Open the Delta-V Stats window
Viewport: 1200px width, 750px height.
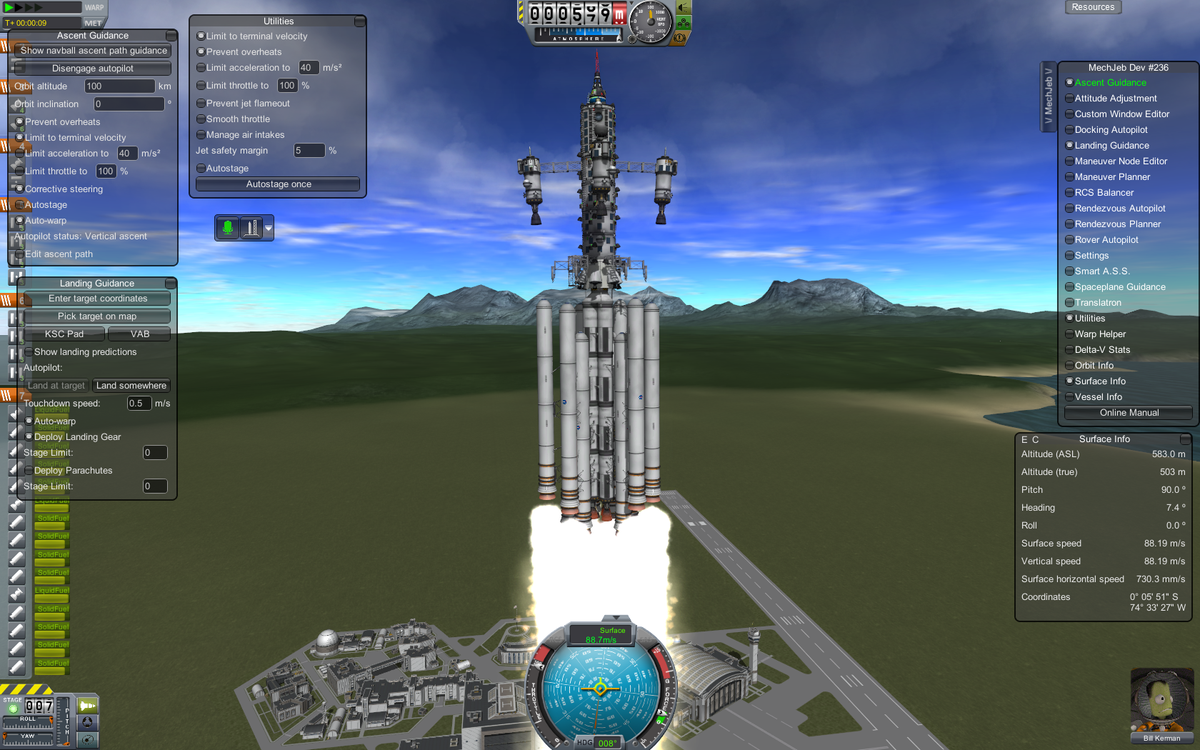1102,350
